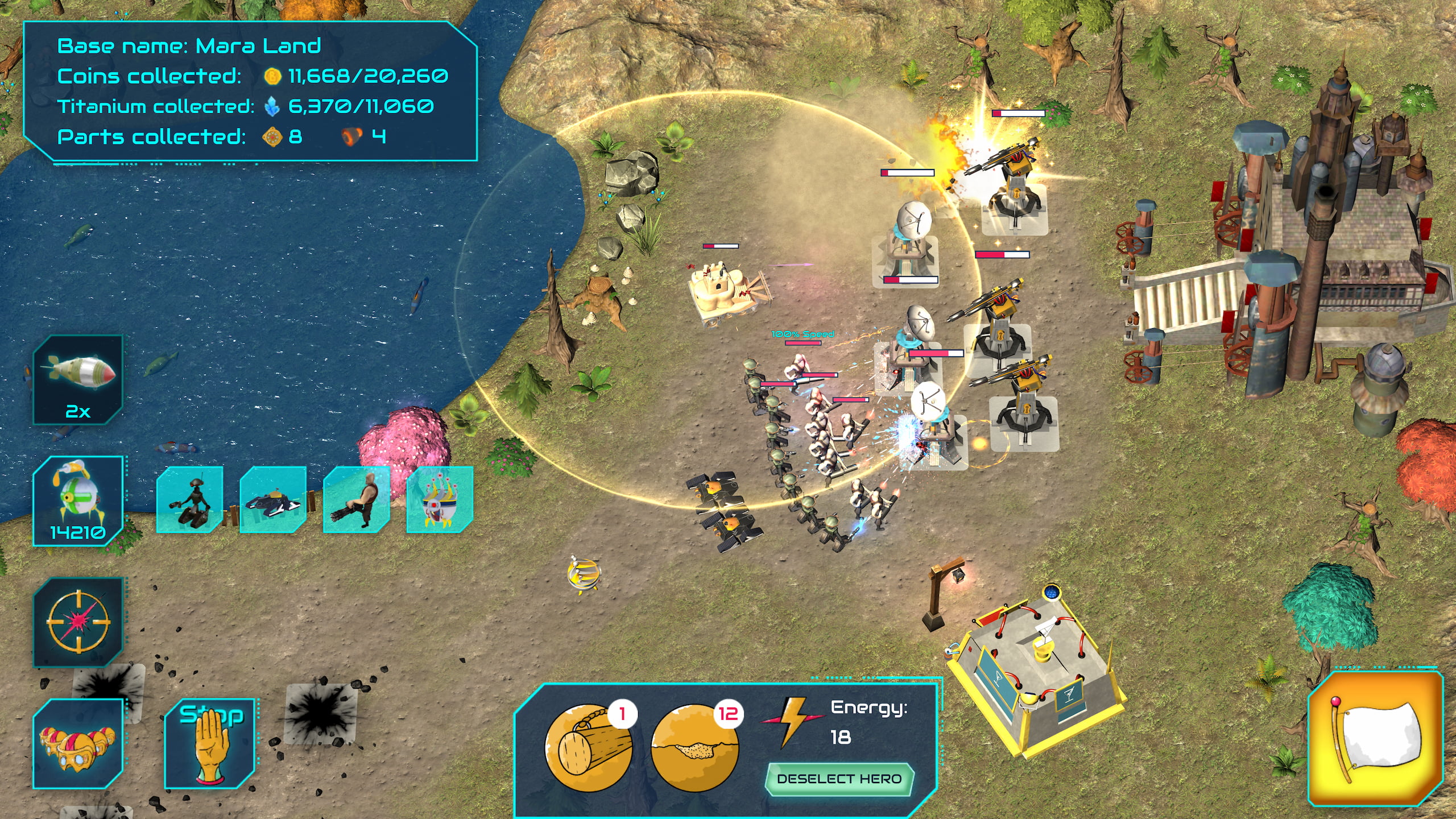Screen dimensions: 1456x819
Task: Surrender with the white flag button
Action: tap(1376, 739)
